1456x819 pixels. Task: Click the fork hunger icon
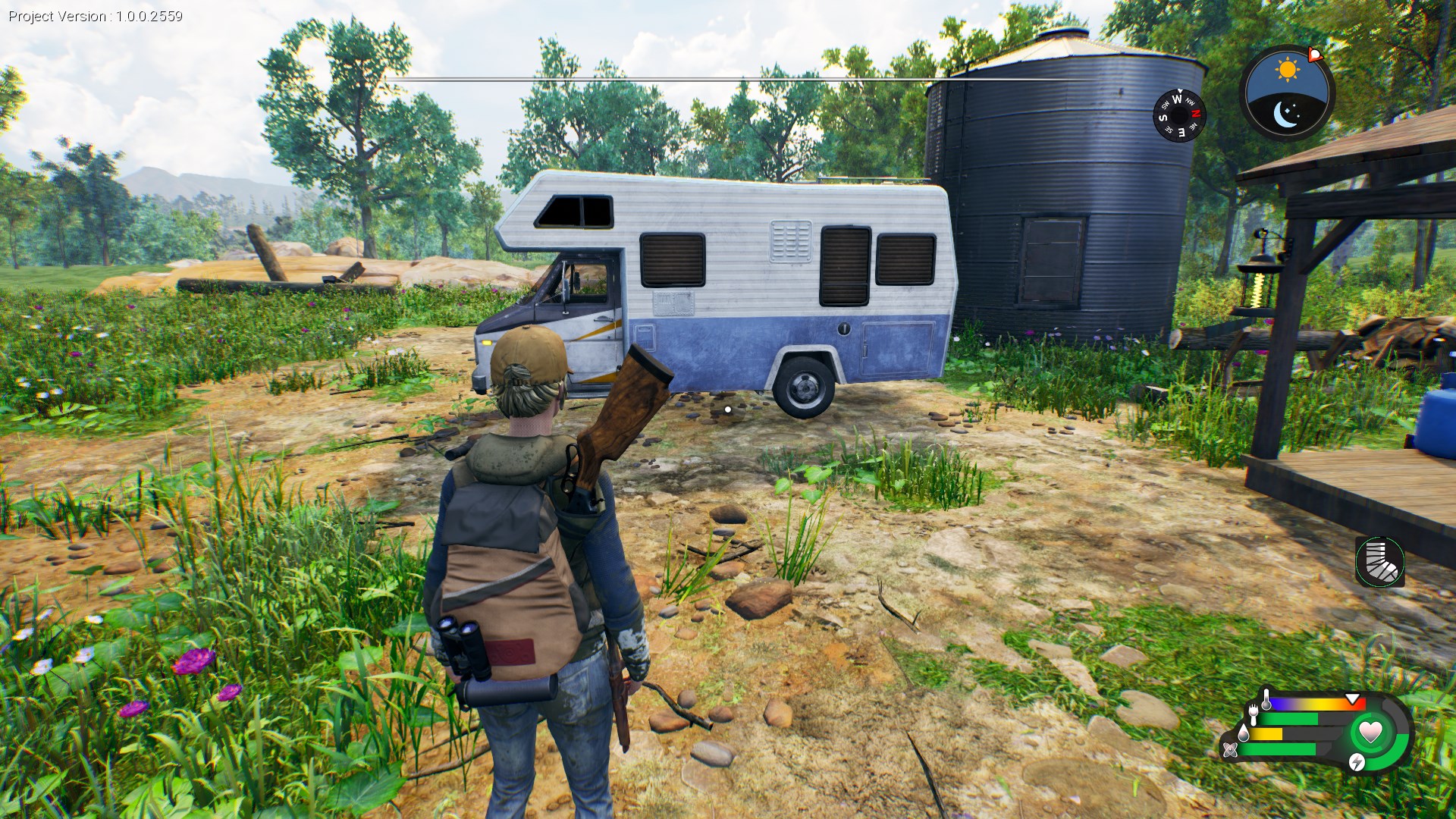(1253, 715)
